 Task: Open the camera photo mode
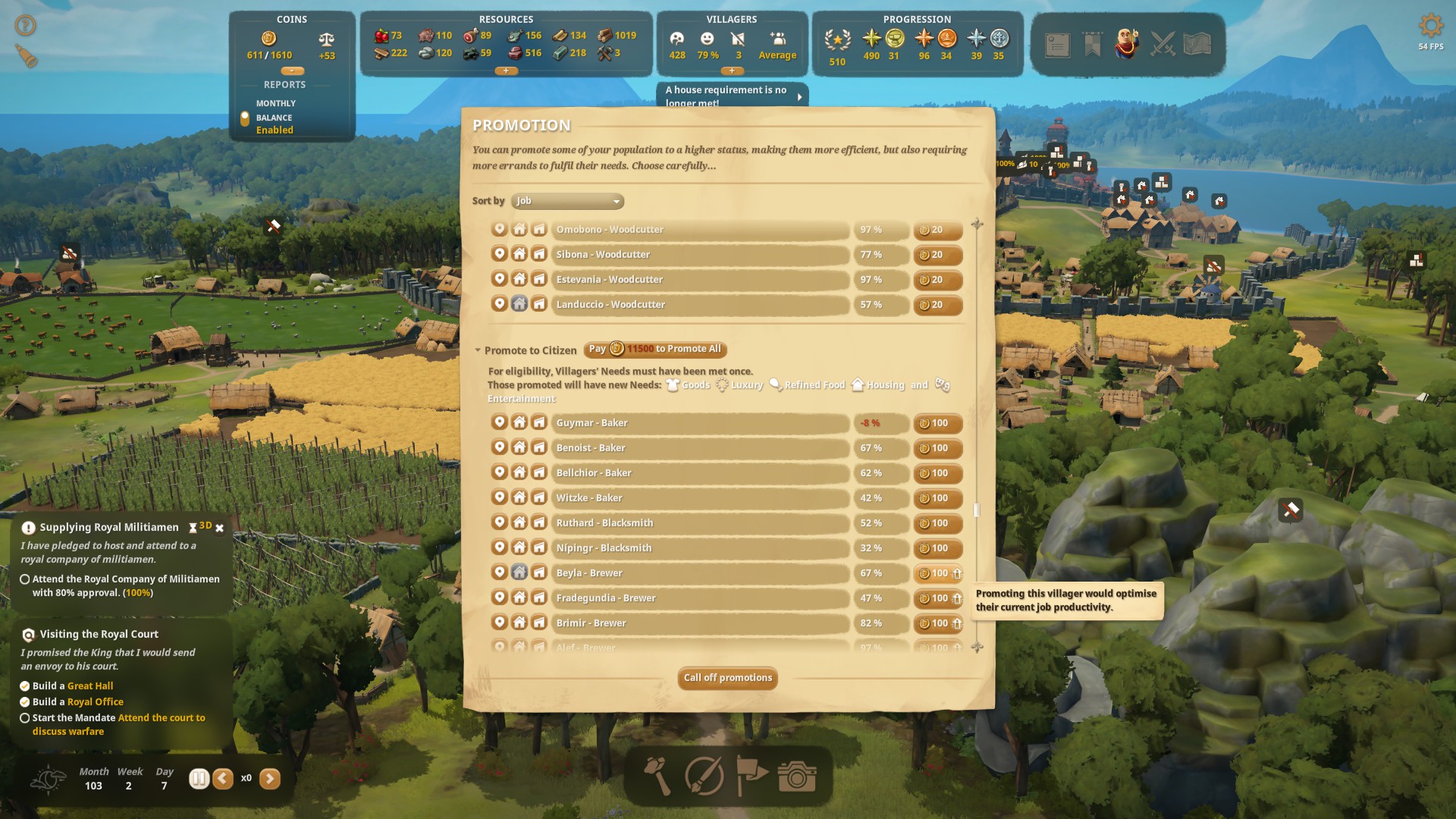(796, 776)
